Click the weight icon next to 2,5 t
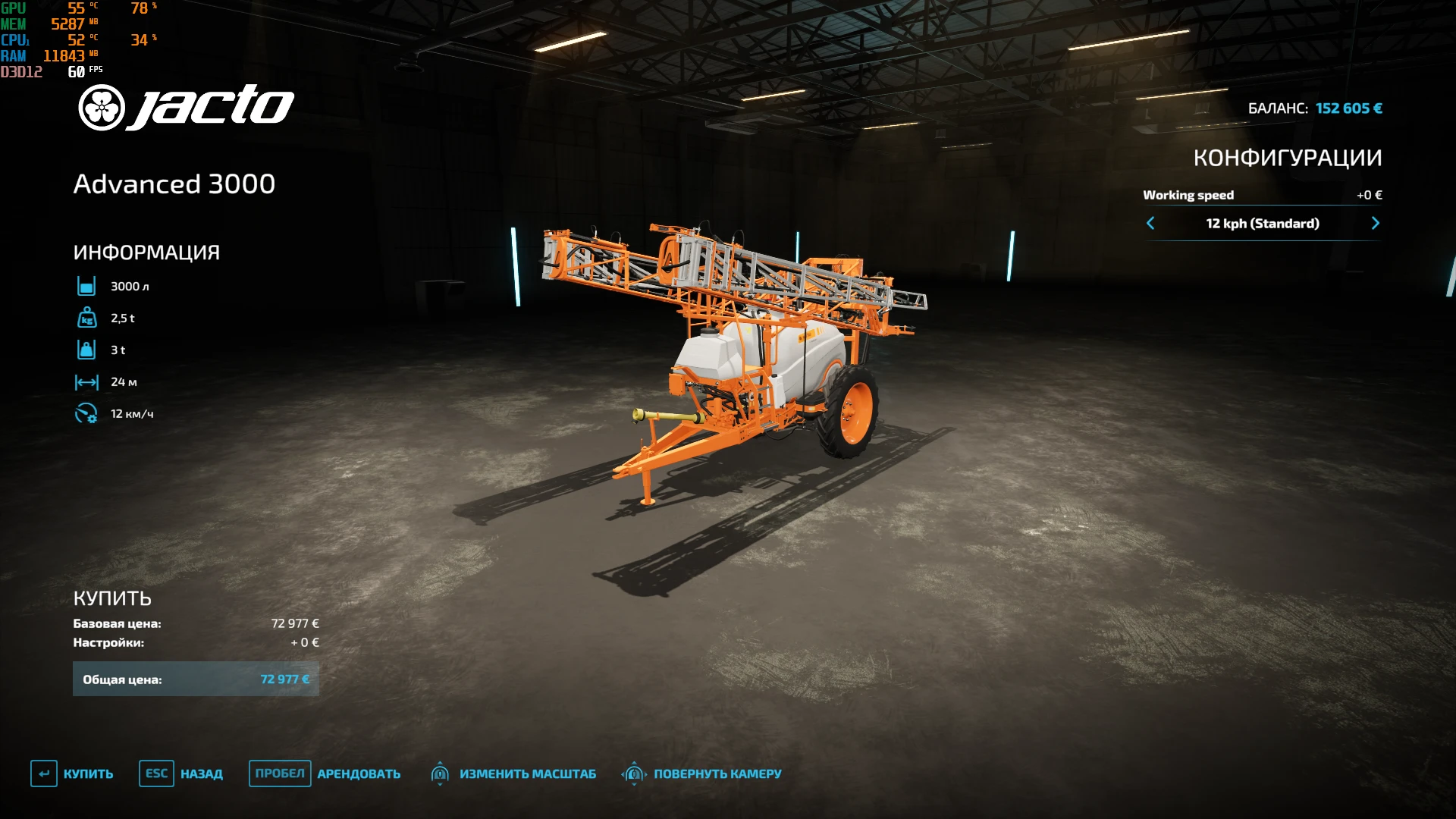 point(86,318)
